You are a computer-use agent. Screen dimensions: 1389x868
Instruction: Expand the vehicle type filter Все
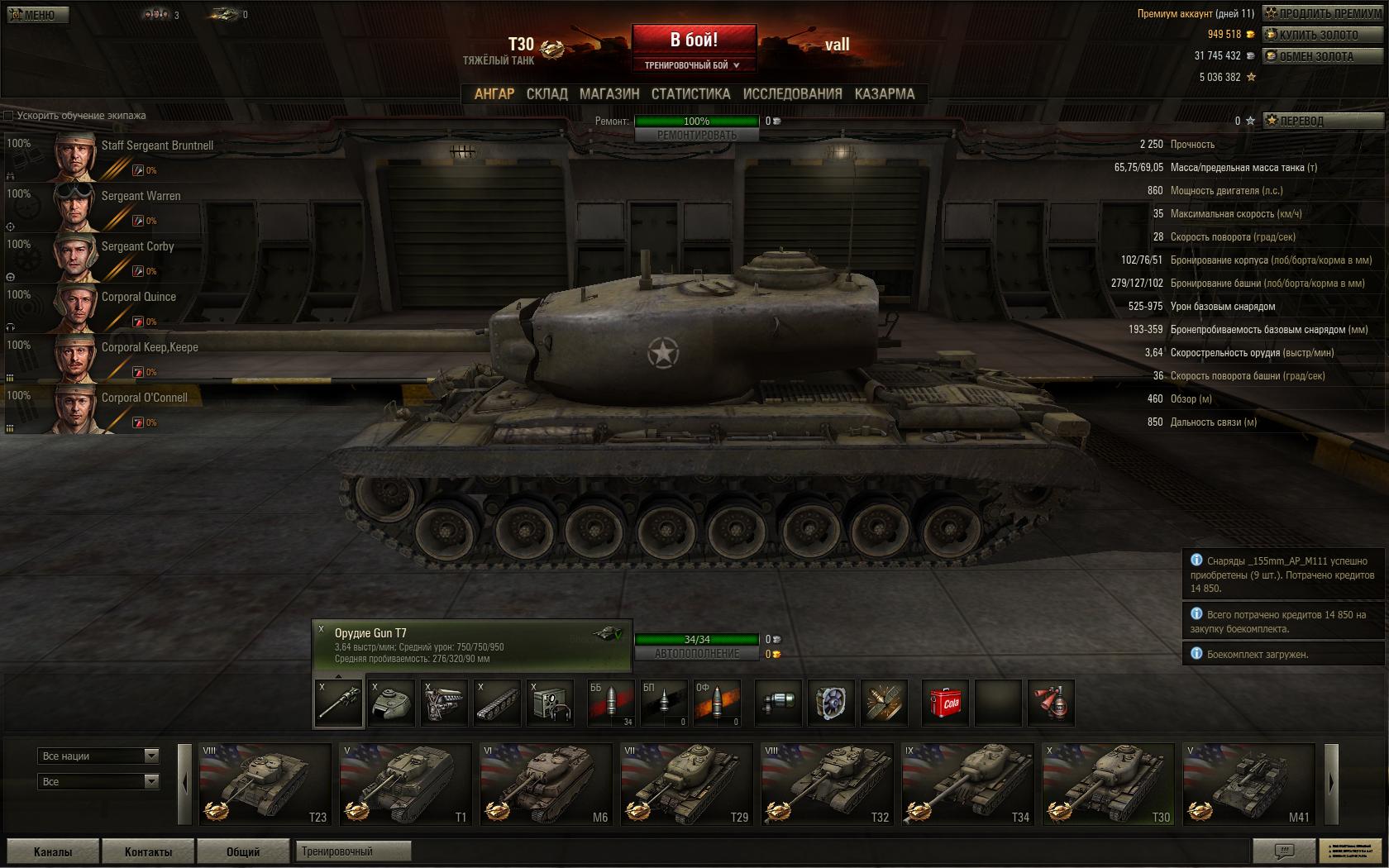pyautogui.click(x=98, y=780)
